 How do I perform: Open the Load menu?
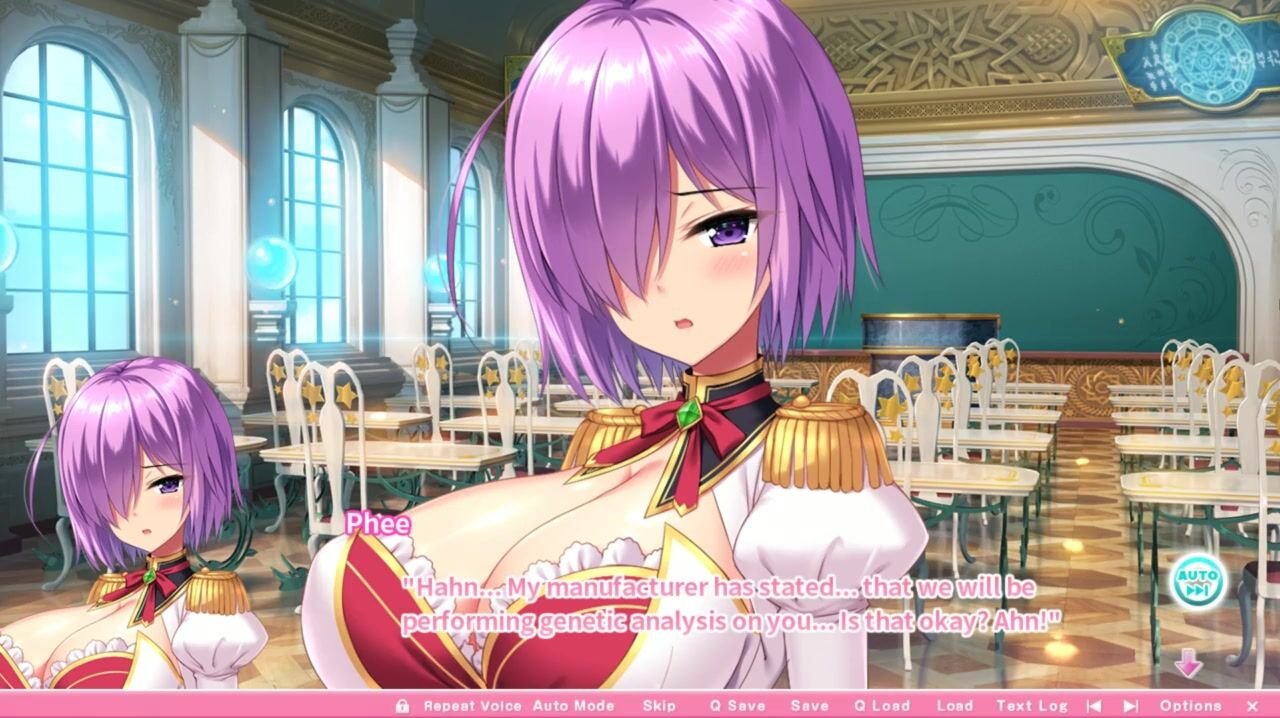pos(954,706)
